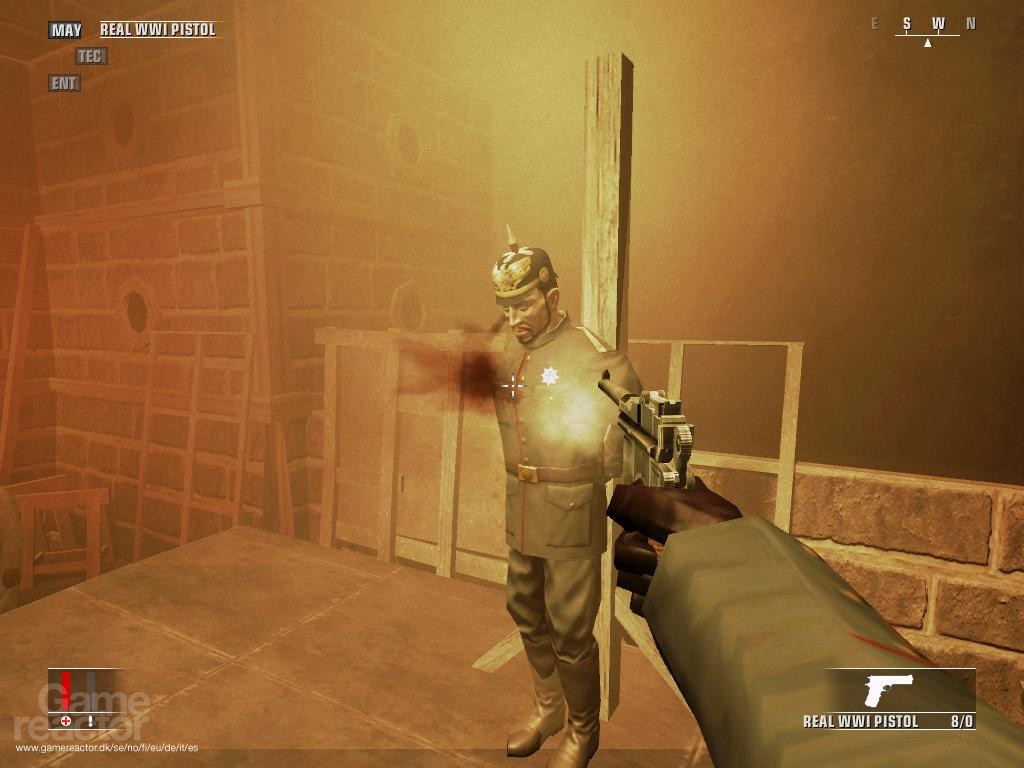Viewport: 1024px width, 768px height.
Task: Select the MAY weapon category
Action: [x=67, y=30]
